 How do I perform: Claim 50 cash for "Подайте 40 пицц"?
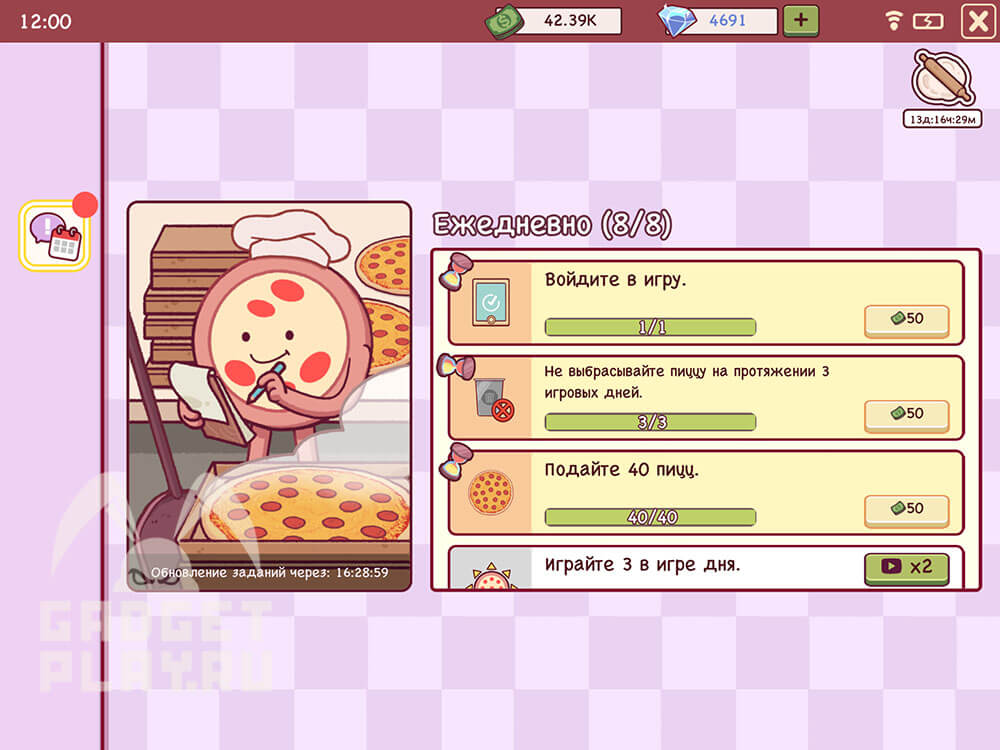pos(906,509)
